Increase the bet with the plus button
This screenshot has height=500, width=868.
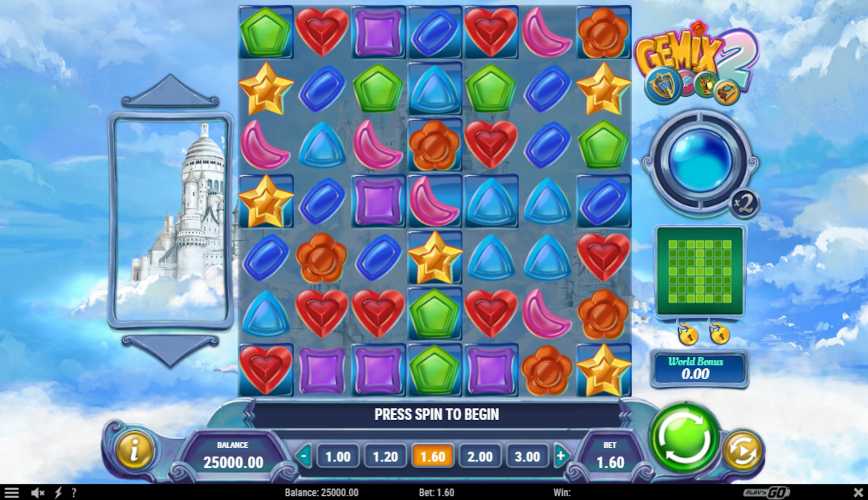click(560, 457)
